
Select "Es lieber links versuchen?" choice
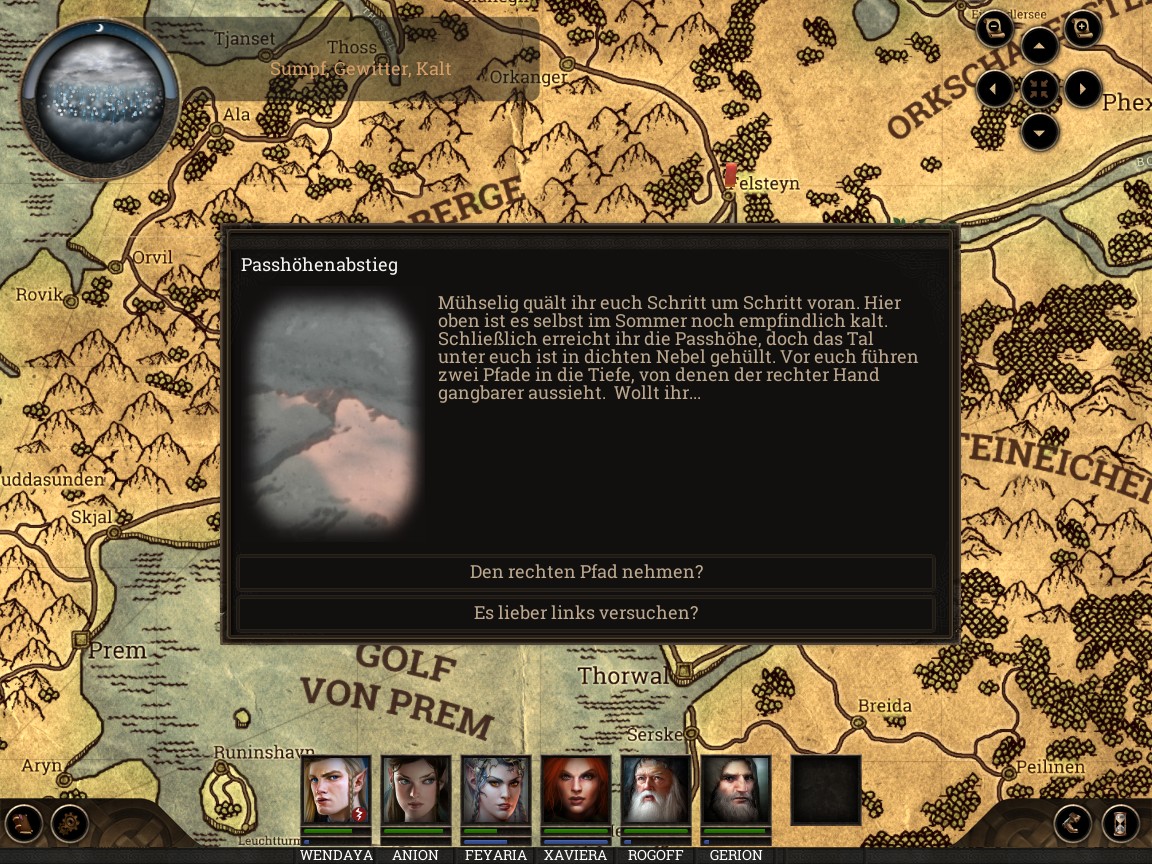[x=586, y=613]
